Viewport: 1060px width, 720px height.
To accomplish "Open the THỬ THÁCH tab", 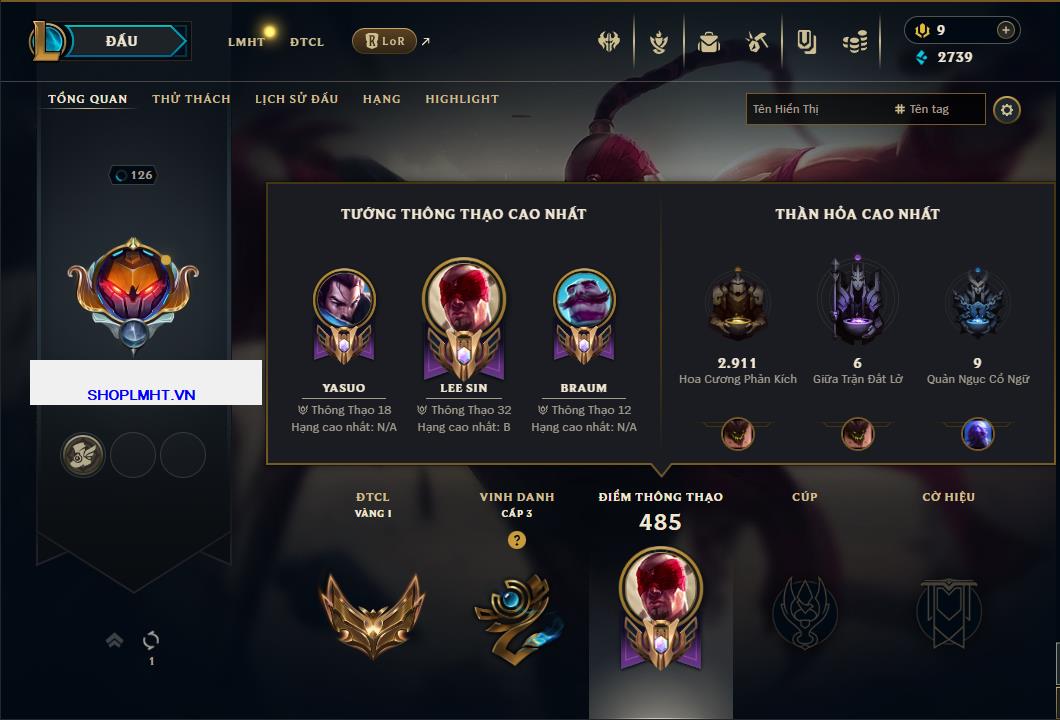I will tap(191, 99).
